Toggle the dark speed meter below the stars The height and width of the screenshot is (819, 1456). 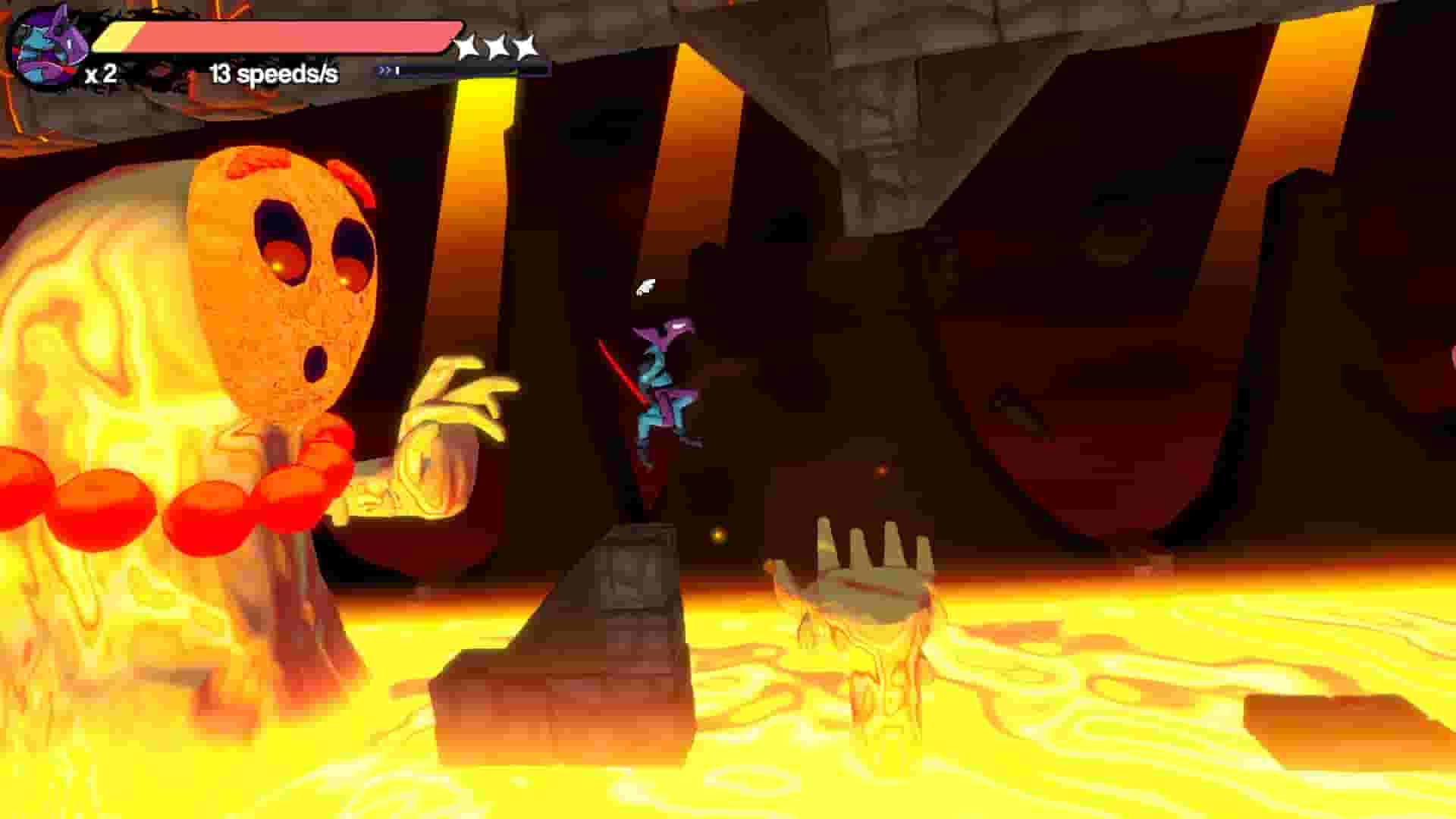pyautogui.click(x=455, y=71)
